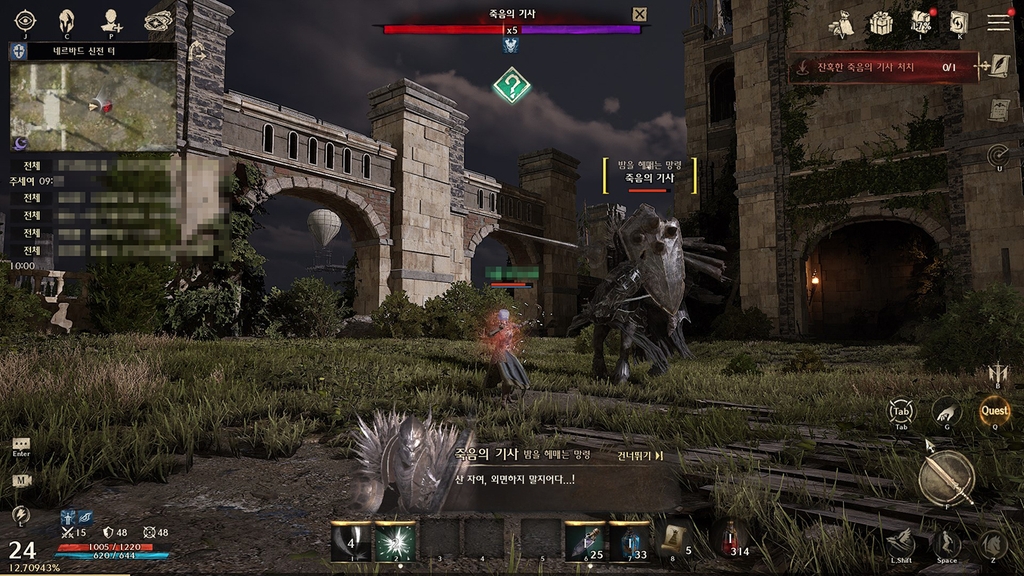Activate the white burst skill slot
This screenshot has height=576, width=1024.
click(x=395, y=541)
